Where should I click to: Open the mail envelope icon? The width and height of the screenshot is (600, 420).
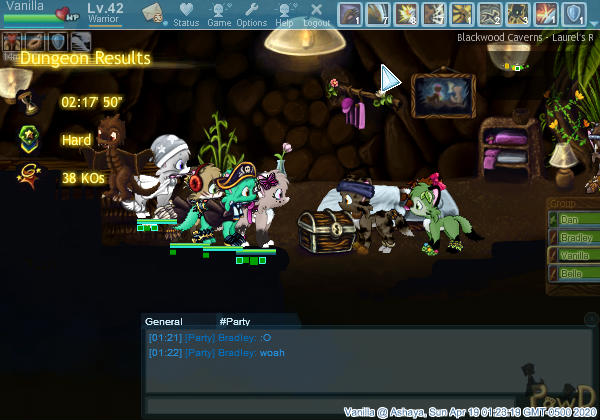coord(153,13)
